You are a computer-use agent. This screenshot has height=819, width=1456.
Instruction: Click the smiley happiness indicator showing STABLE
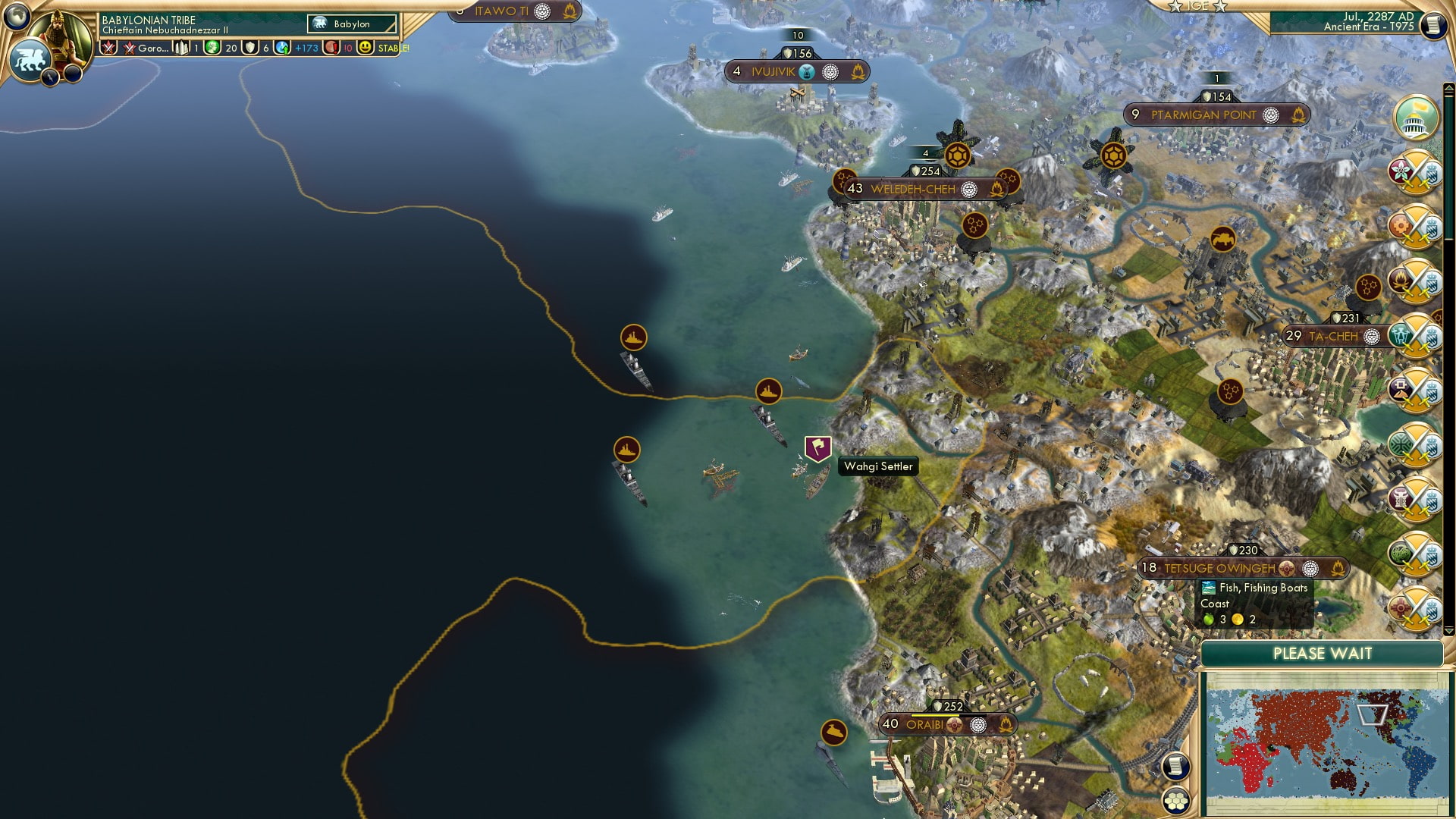[x=366, y=47]
